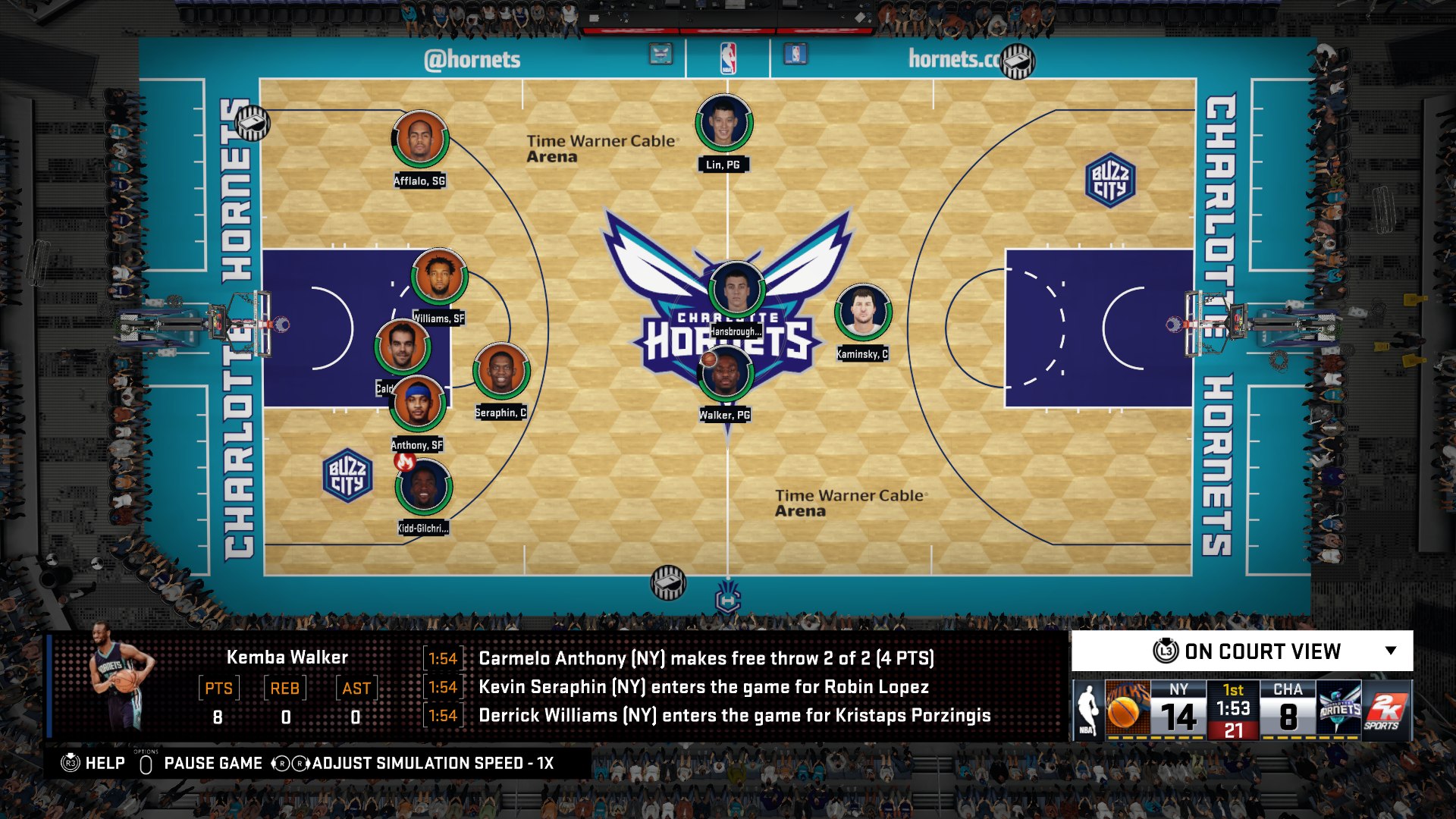Viewport: 1456px width, 819px height.
Task: Select the Carmelo Anthony free throw play line
Action: [x=705, y=659]
